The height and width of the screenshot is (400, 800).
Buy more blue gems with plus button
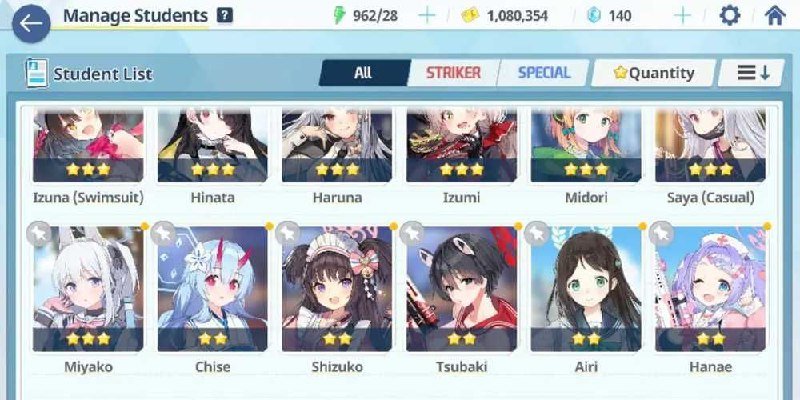683,16
